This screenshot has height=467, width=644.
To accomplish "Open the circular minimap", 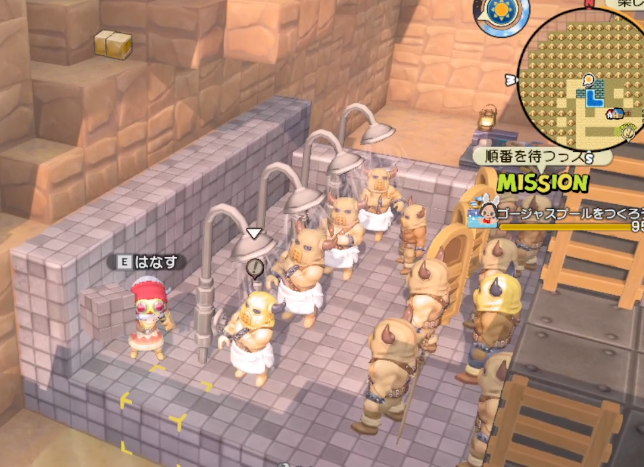I will tap(587, 75).
